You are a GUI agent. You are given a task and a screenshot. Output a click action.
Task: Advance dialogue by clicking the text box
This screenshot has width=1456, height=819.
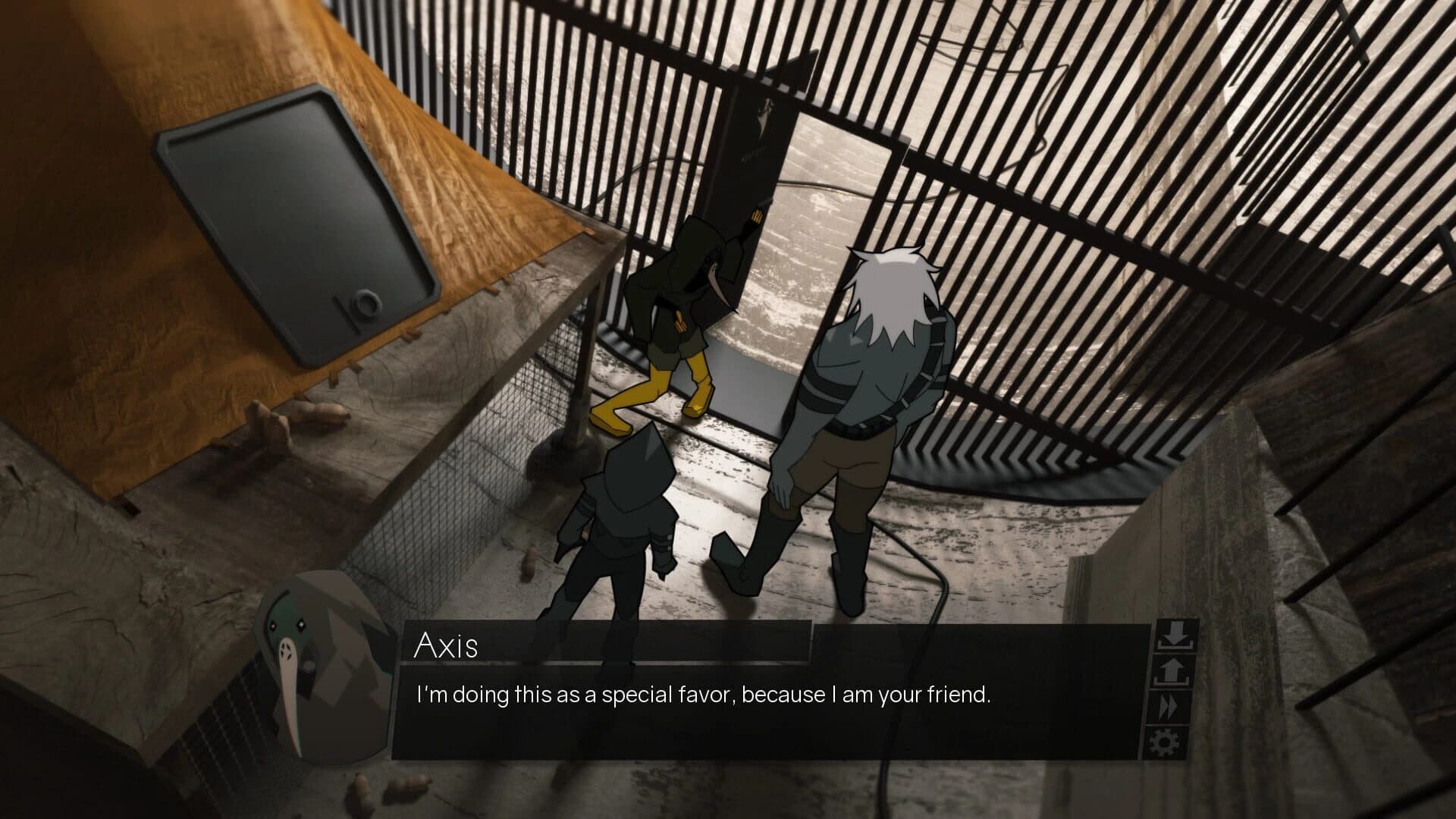click(758, 728)
